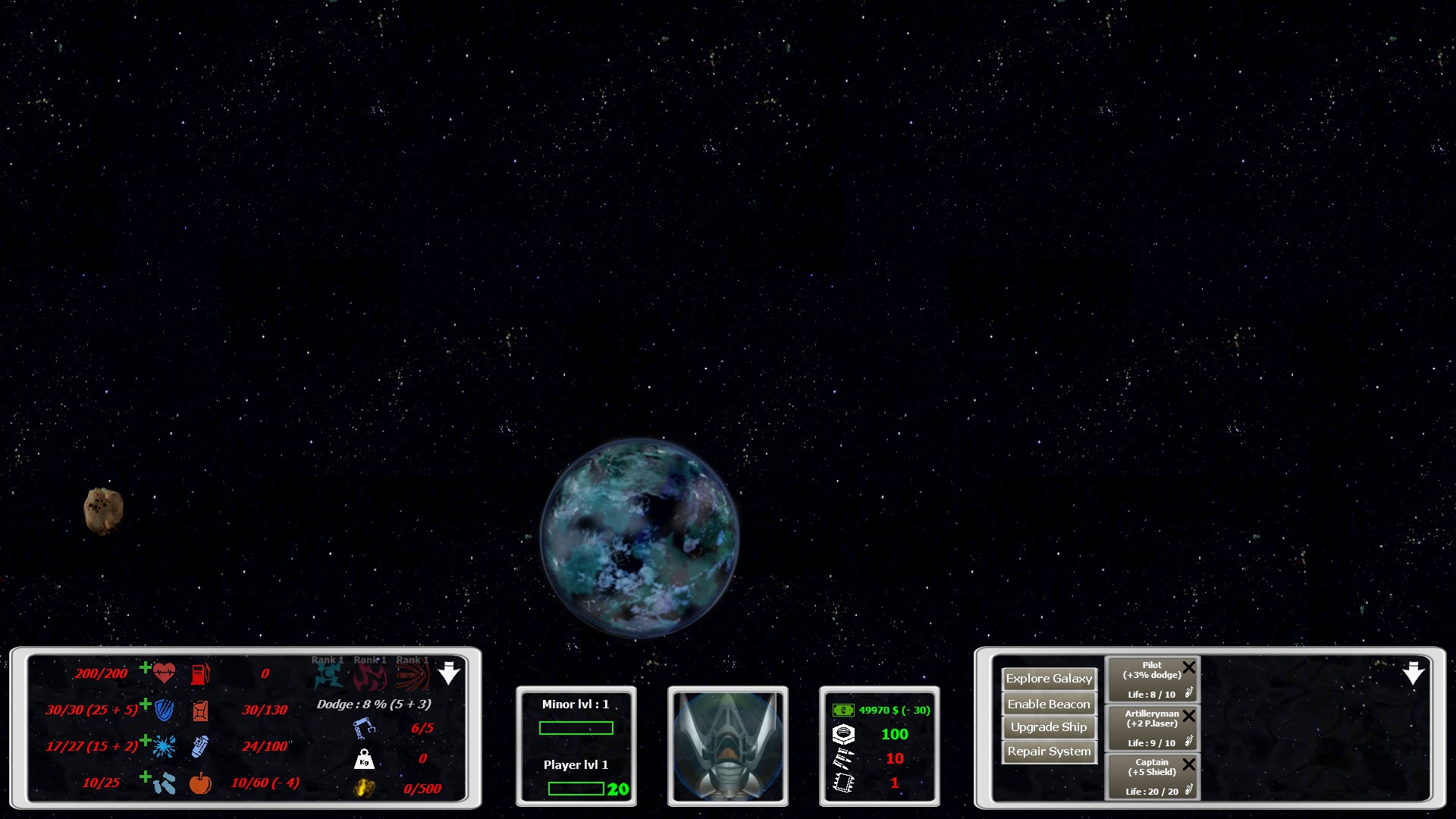Click the green plus beside the heart icon

[x=145, y=667]
